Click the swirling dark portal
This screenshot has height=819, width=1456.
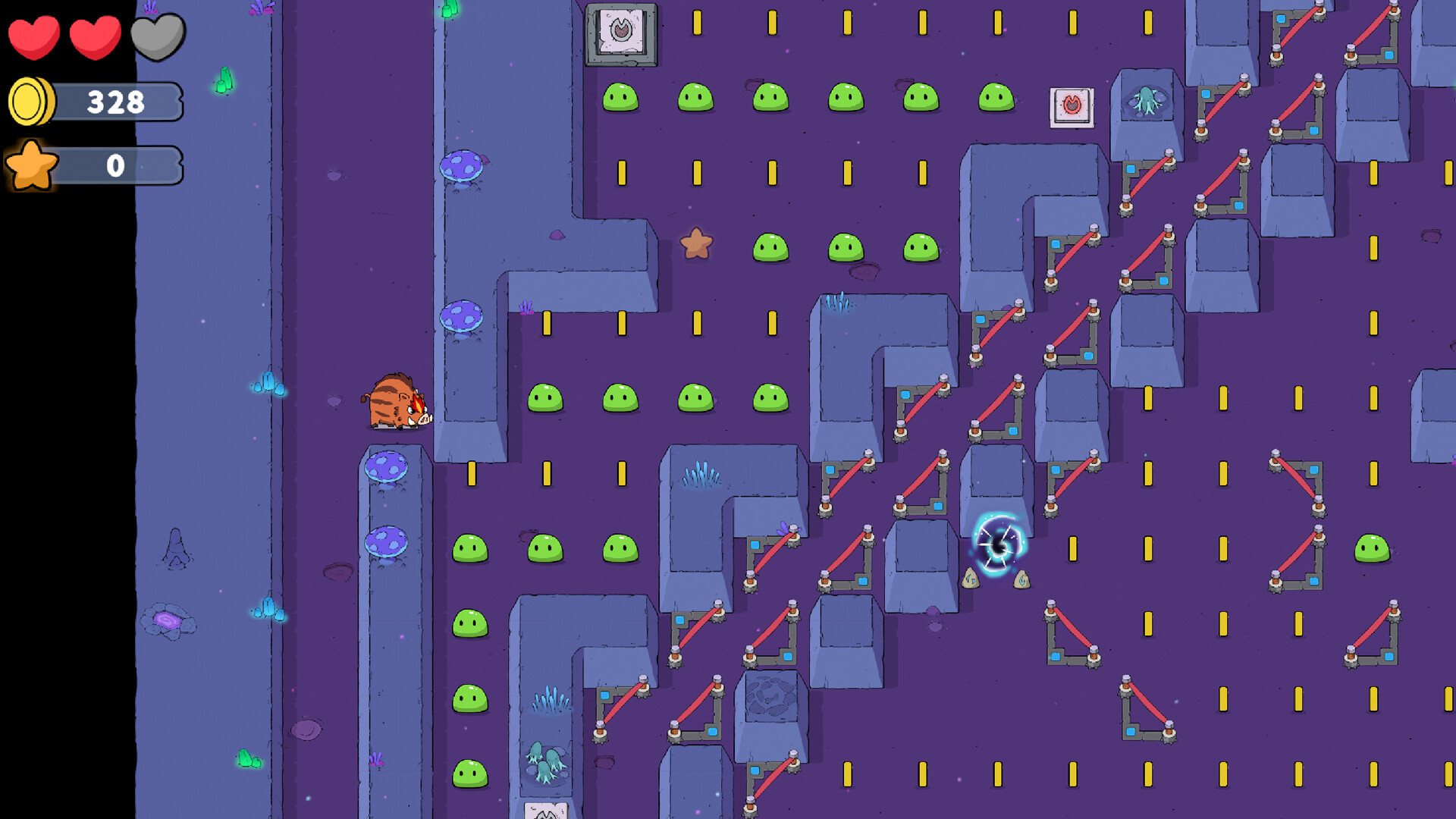[x=999, y=544]
